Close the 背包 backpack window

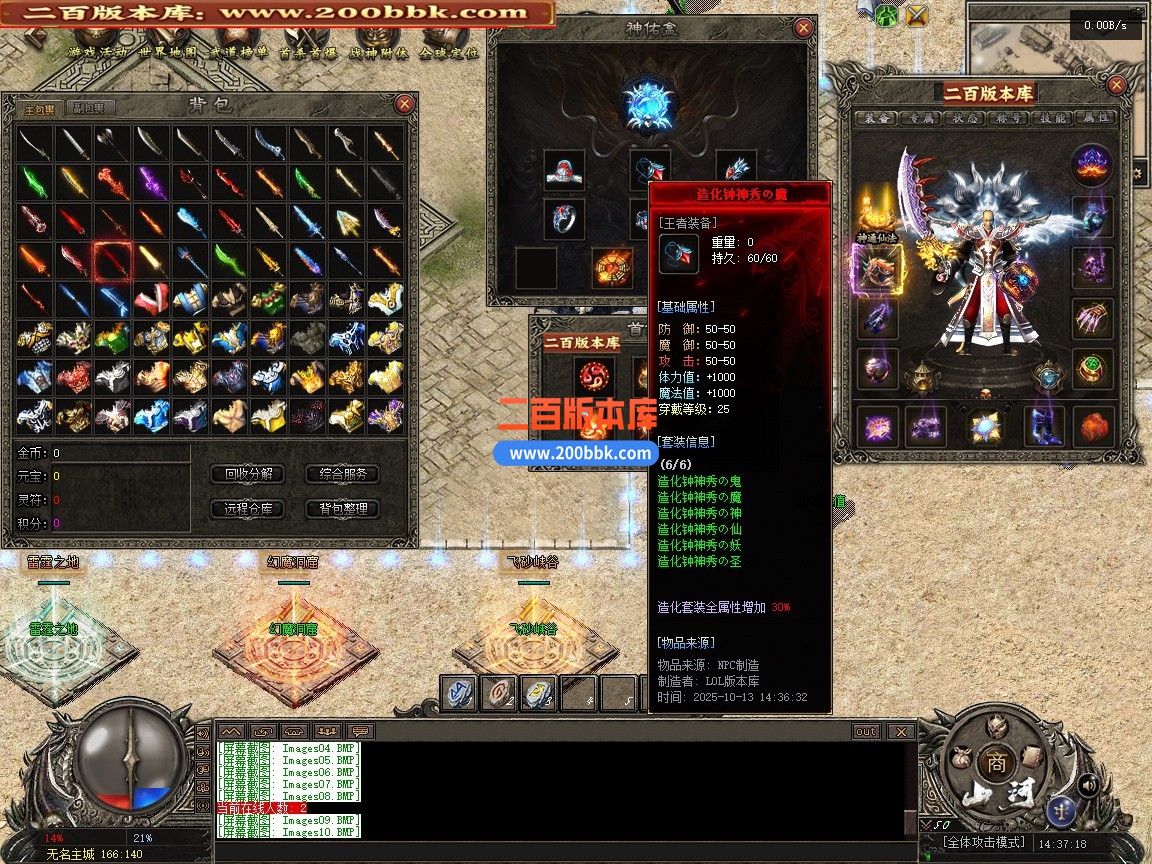404,104
